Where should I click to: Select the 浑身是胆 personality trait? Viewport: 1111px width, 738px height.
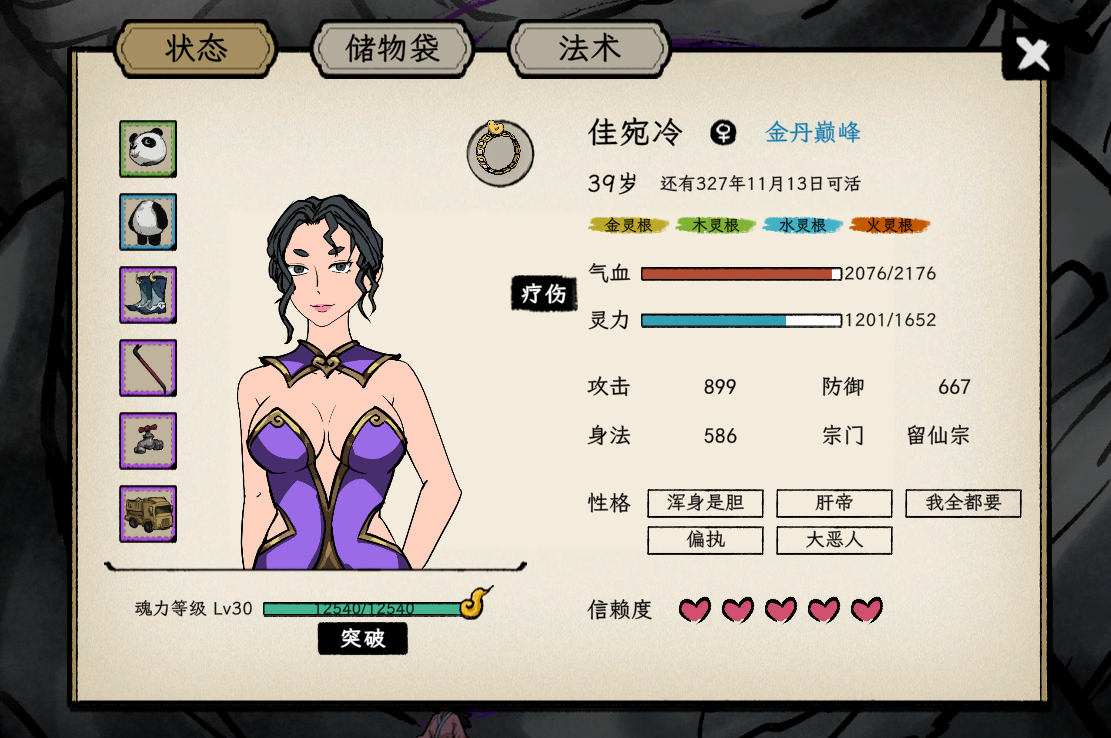tap(705, 503)
